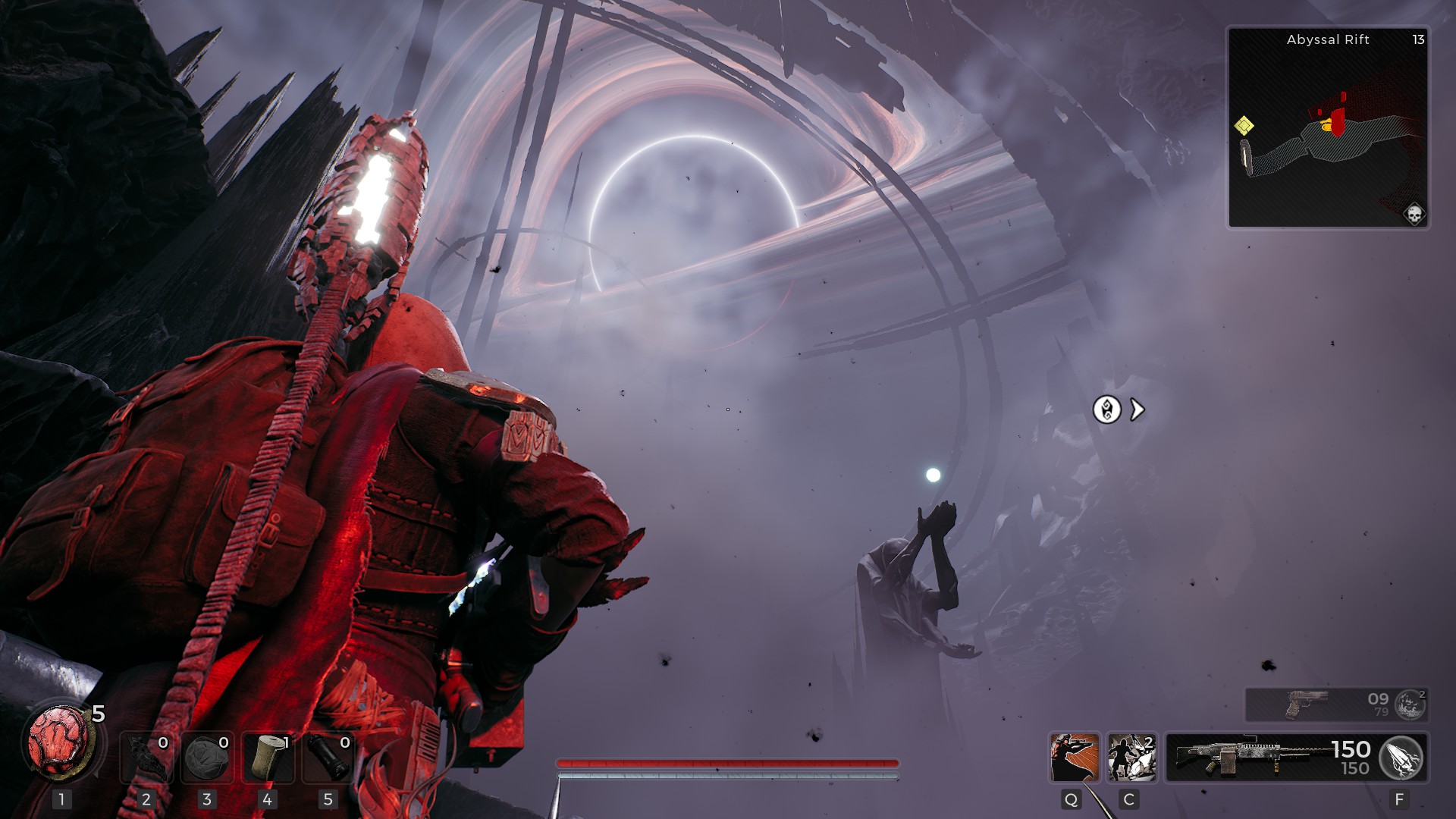Click the skull difficulty icon on minimap

[1414, 214]
